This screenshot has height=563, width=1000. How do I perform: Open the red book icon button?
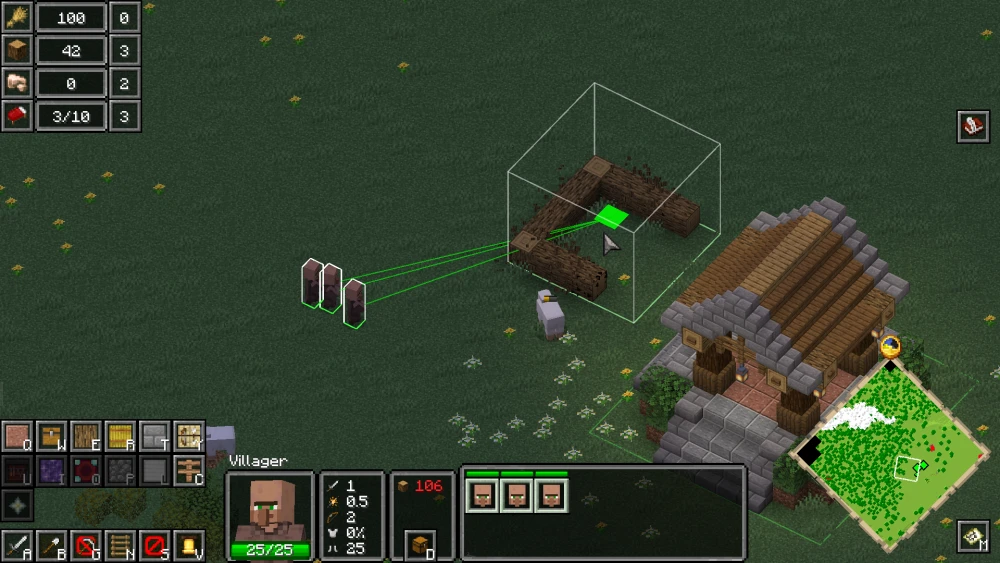click(x=973, y=127)
